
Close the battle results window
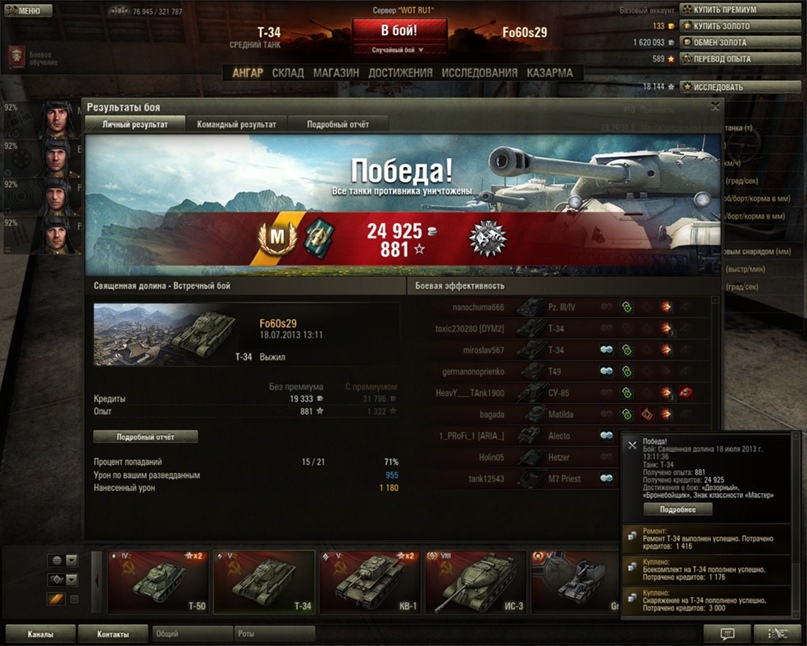715,105
